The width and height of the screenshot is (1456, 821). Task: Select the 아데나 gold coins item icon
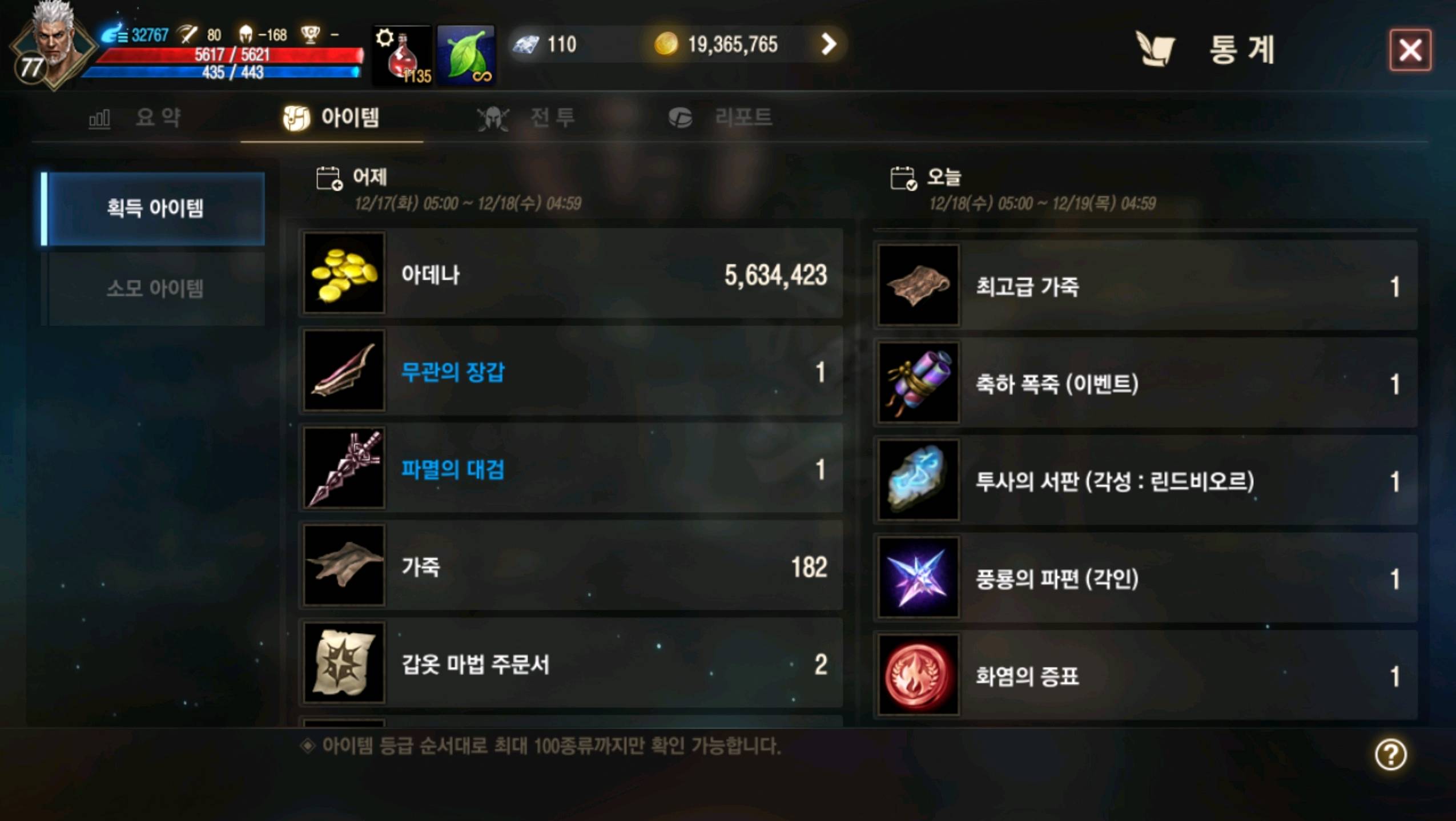click(x=343, y=275)
